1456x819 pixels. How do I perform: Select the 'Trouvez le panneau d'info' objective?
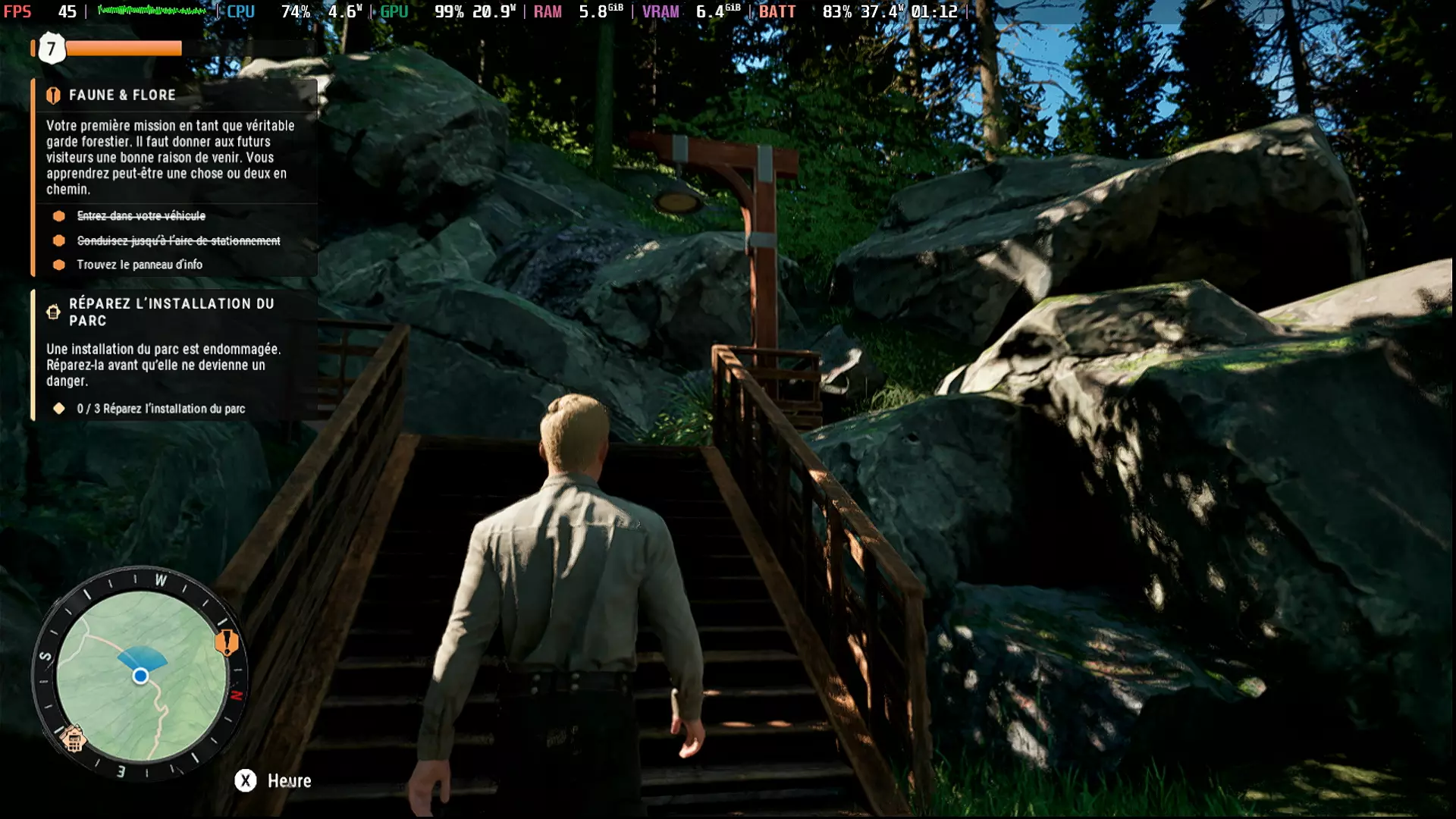coord(140,265)
